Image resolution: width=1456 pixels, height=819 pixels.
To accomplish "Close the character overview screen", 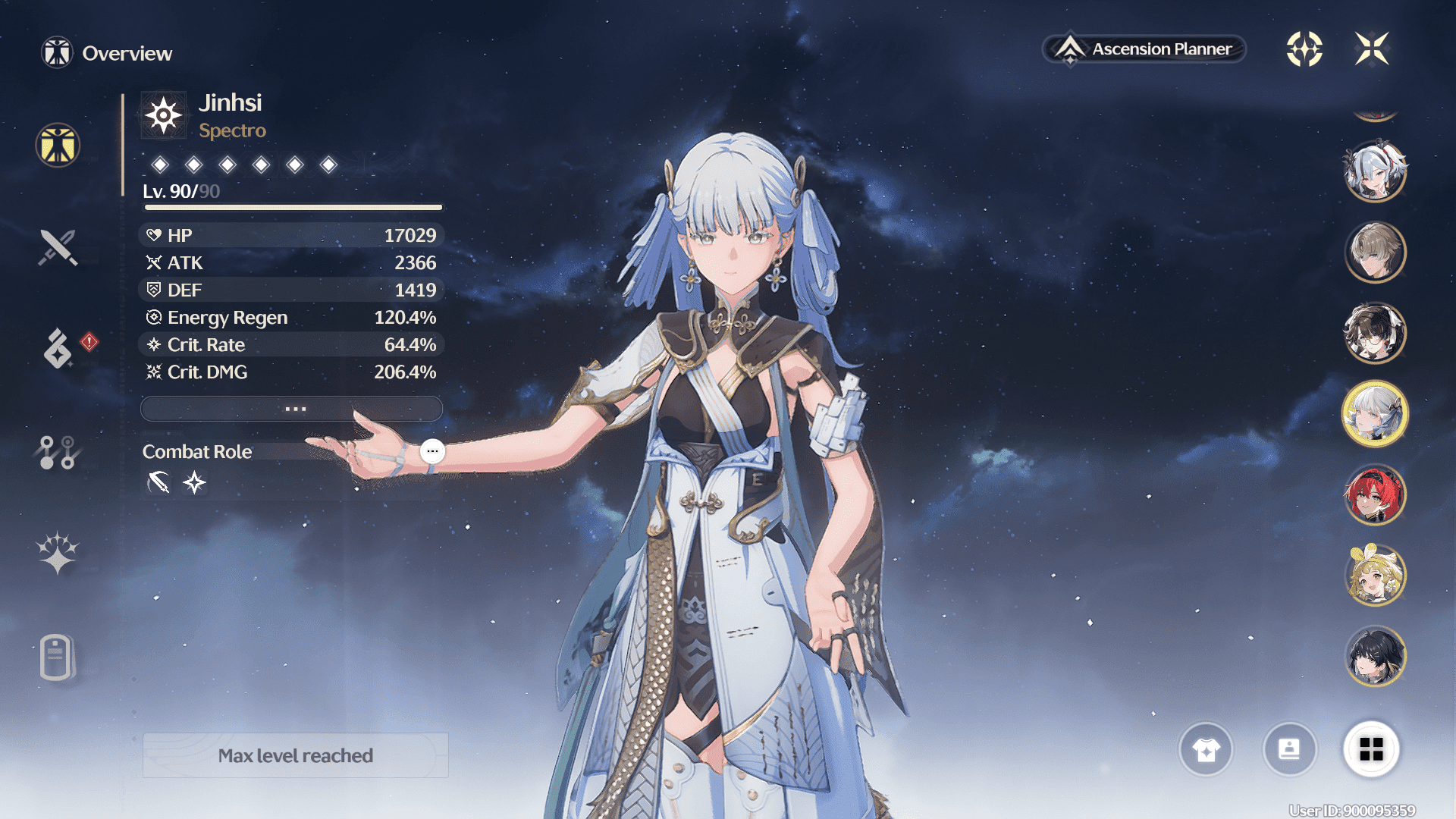I will point(1372,49).
